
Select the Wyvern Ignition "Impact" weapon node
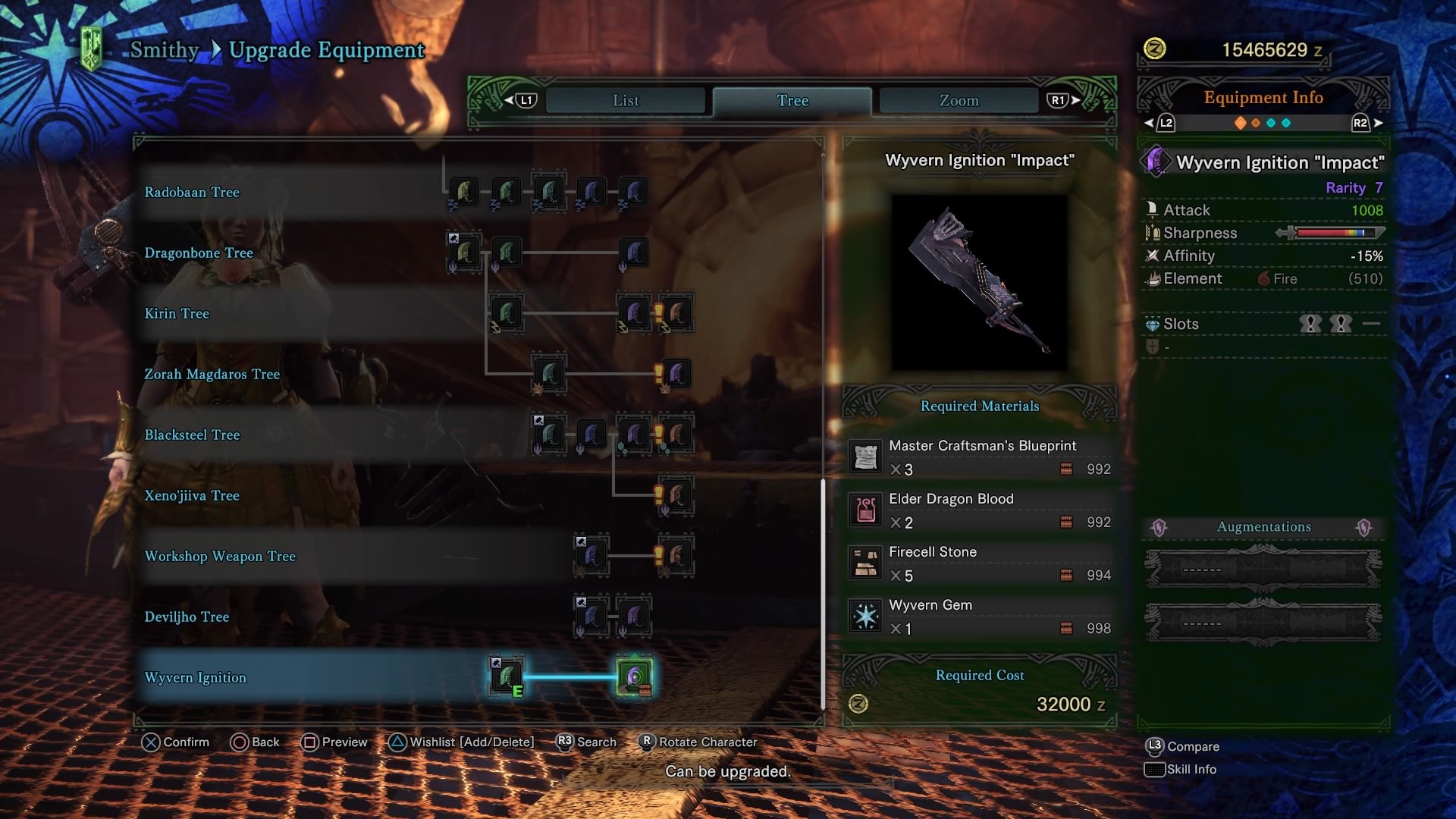coord(634,677)
